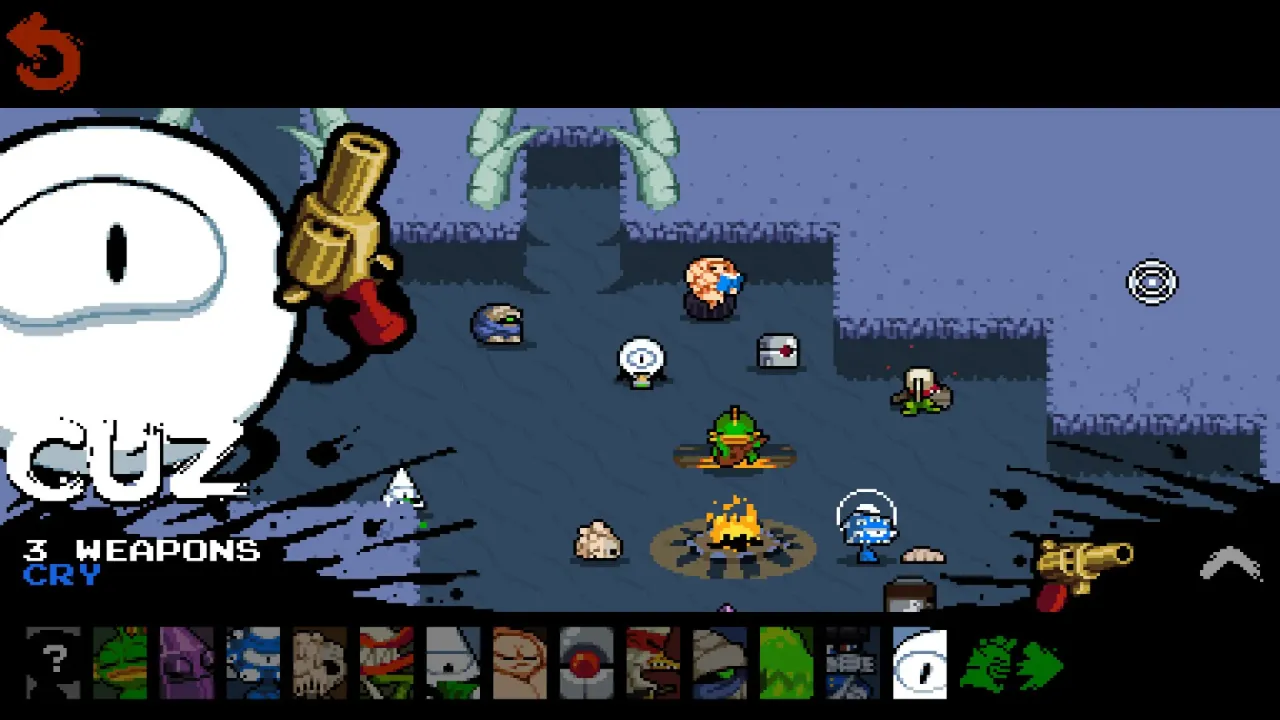Click the blue ammo chest by the wall
The image size is (1280, 720).
pyautogui.click(x=500, y=325)
